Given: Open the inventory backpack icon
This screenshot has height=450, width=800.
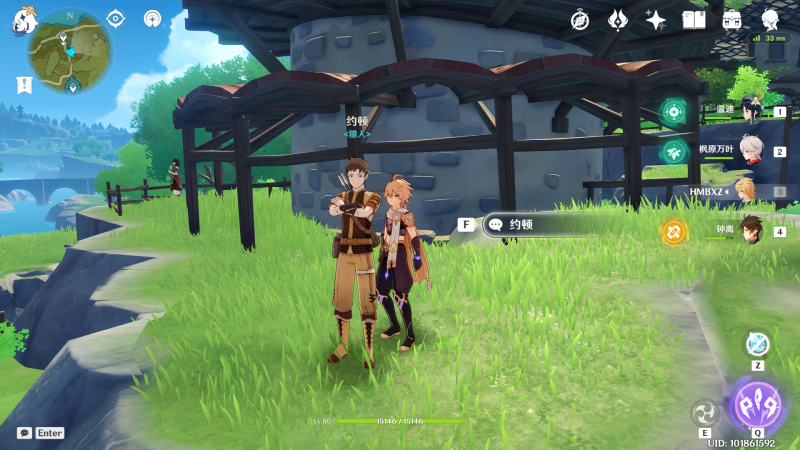Looking at the screenshot, I should [732, 20].
